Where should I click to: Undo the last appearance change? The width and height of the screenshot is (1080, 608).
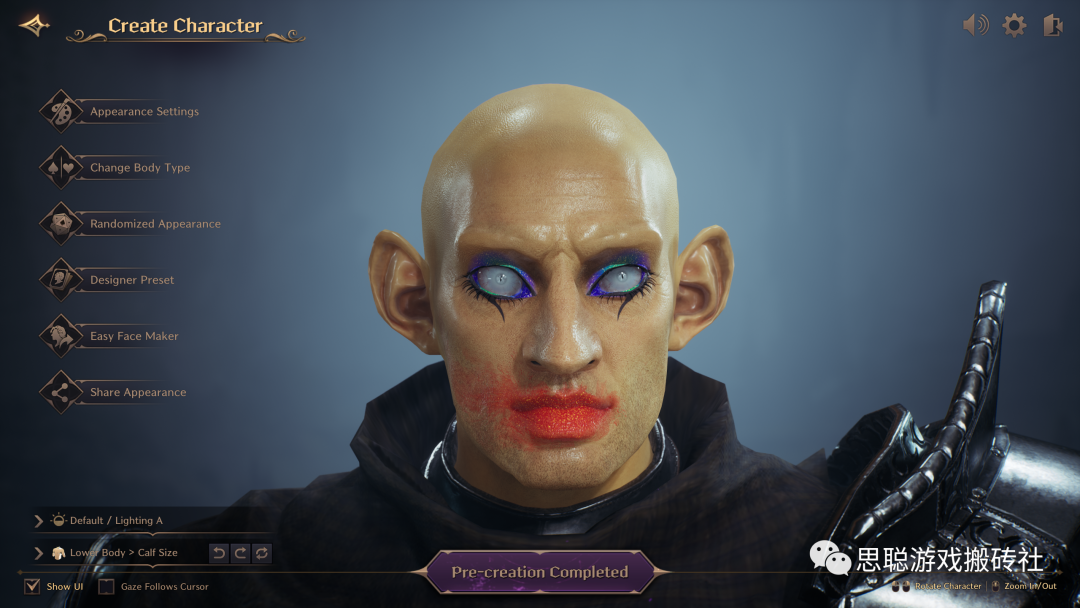click(x=219, y=553)
